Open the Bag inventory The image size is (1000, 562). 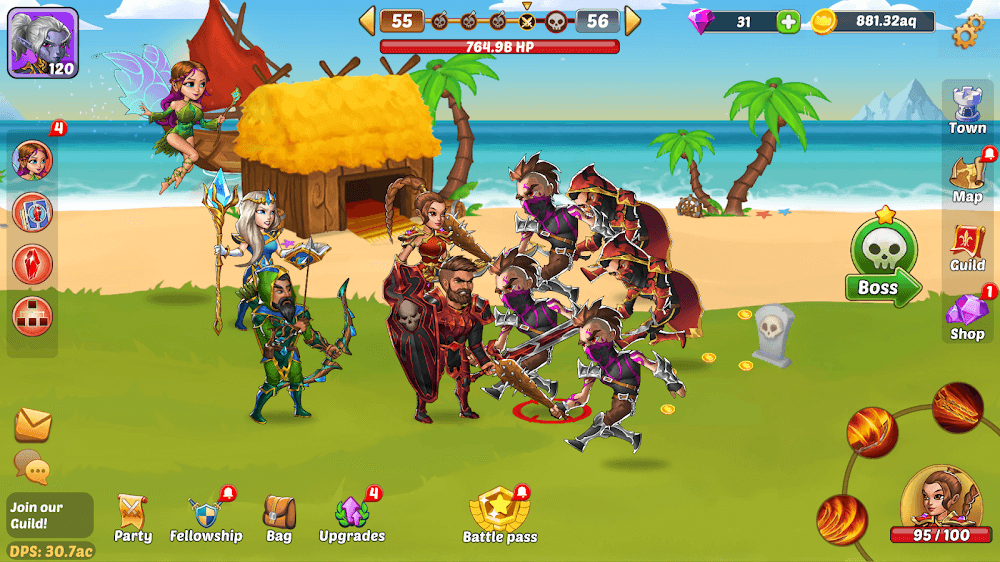(279, 519)
